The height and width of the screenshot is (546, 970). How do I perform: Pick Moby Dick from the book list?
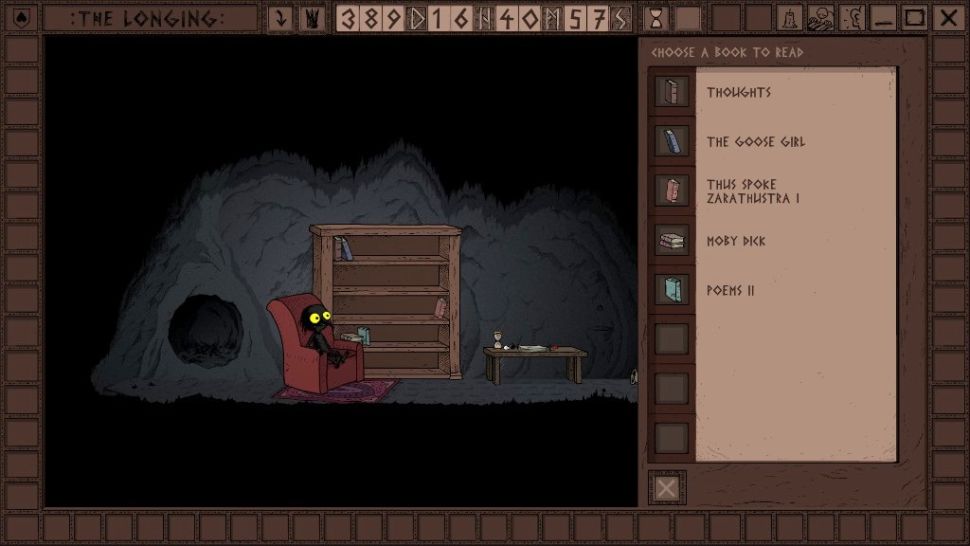click(x=736, y=241)
